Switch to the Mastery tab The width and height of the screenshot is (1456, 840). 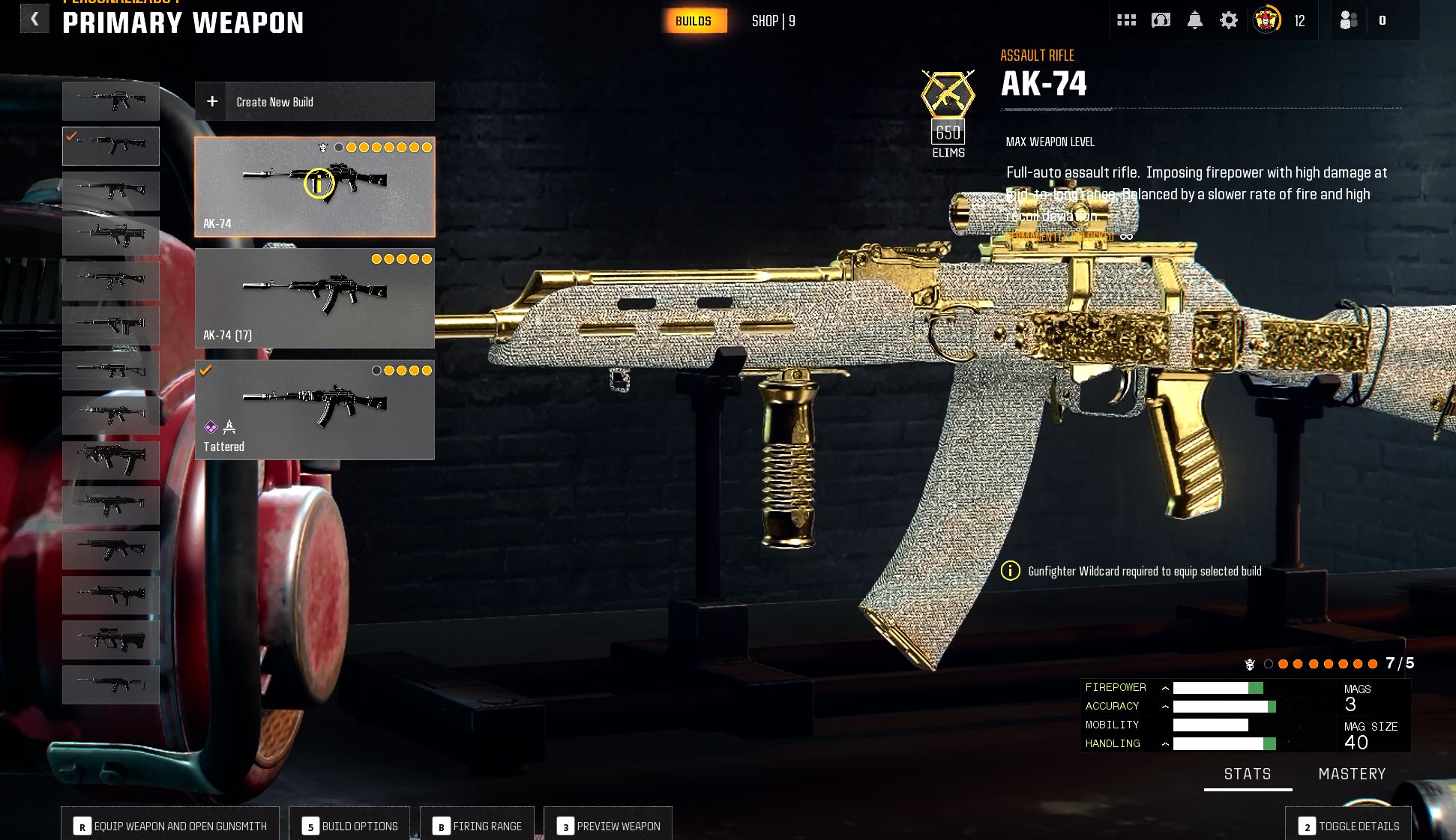tap(1352, 774)
